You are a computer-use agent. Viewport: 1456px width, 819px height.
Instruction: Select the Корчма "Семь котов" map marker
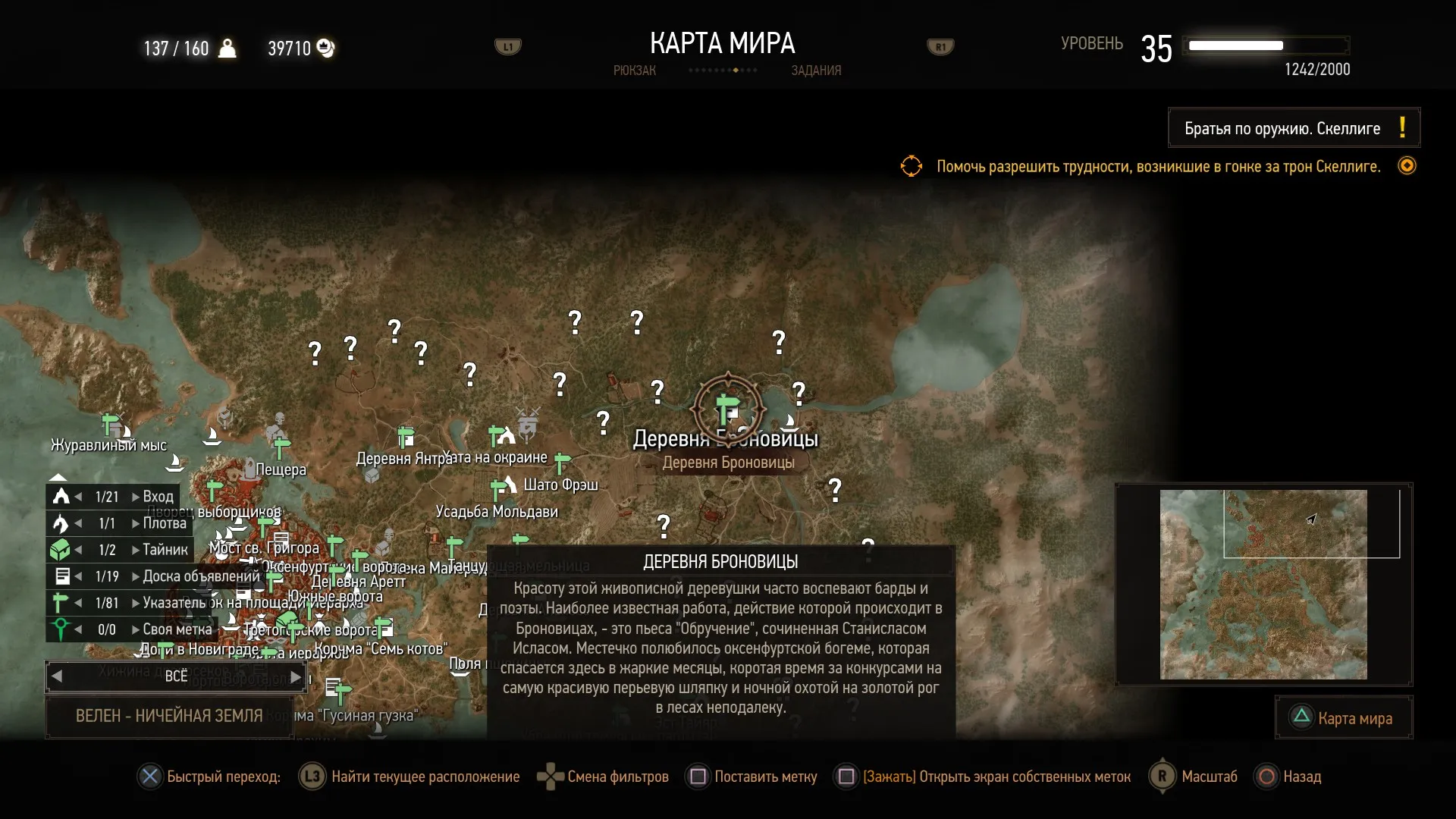click(x=384, y=628)
